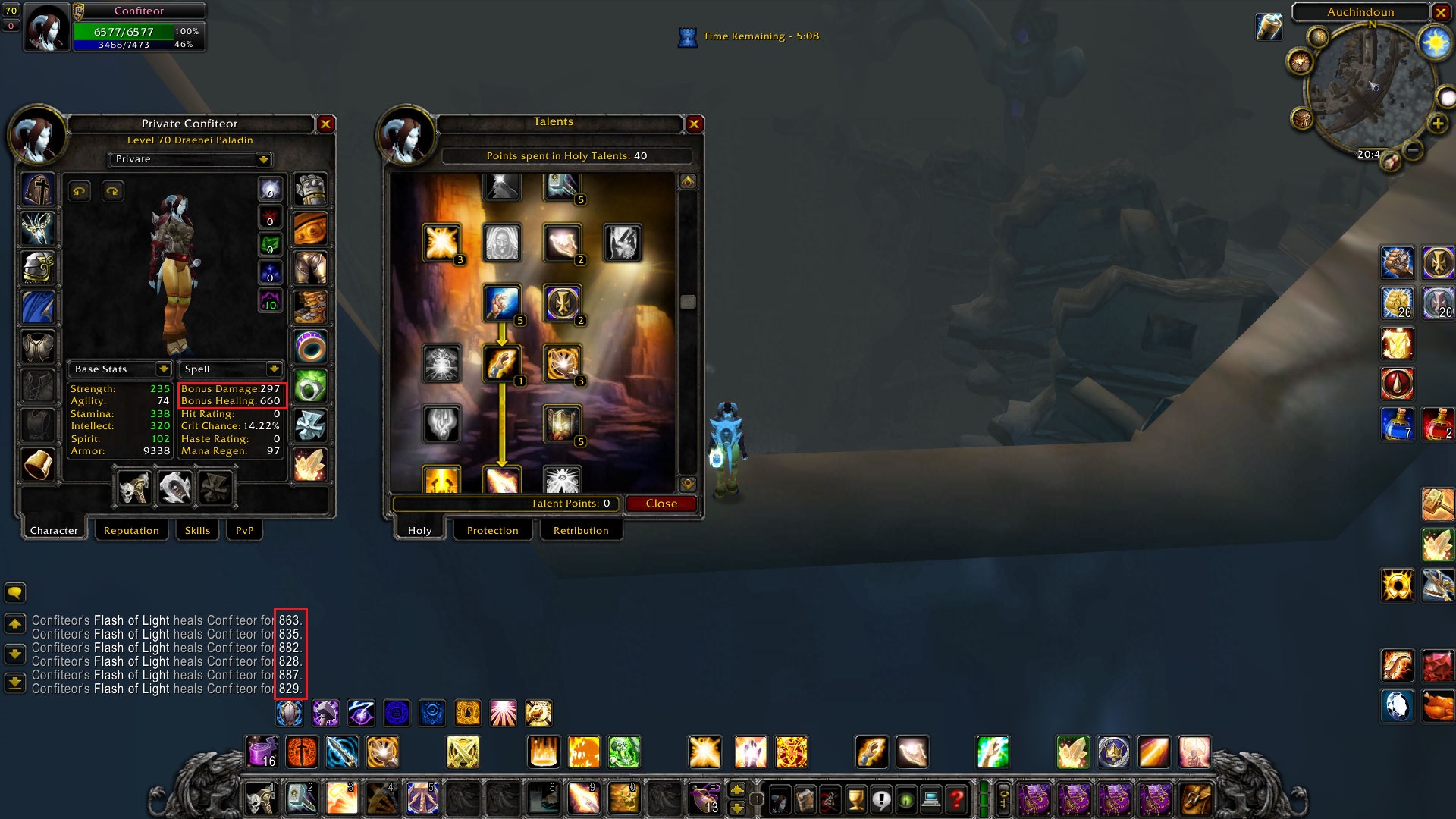Screen dimensions: 1456x819
Task: Switch to the Protection talents tab
Action: point(492,530)
